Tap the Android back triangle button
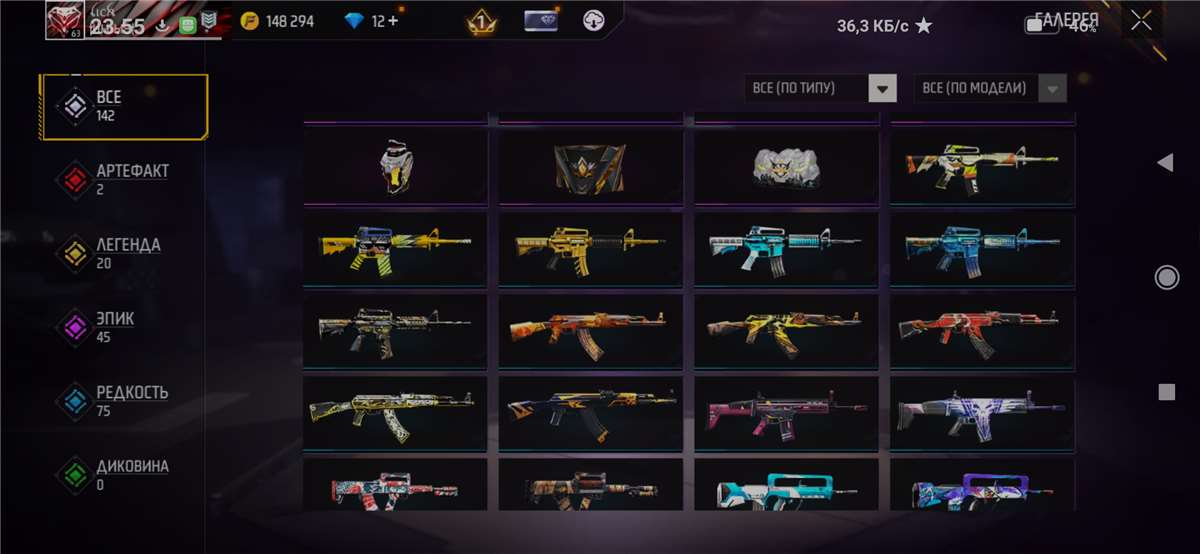Screen dimensions: 1200x554 coord(1165,163)
